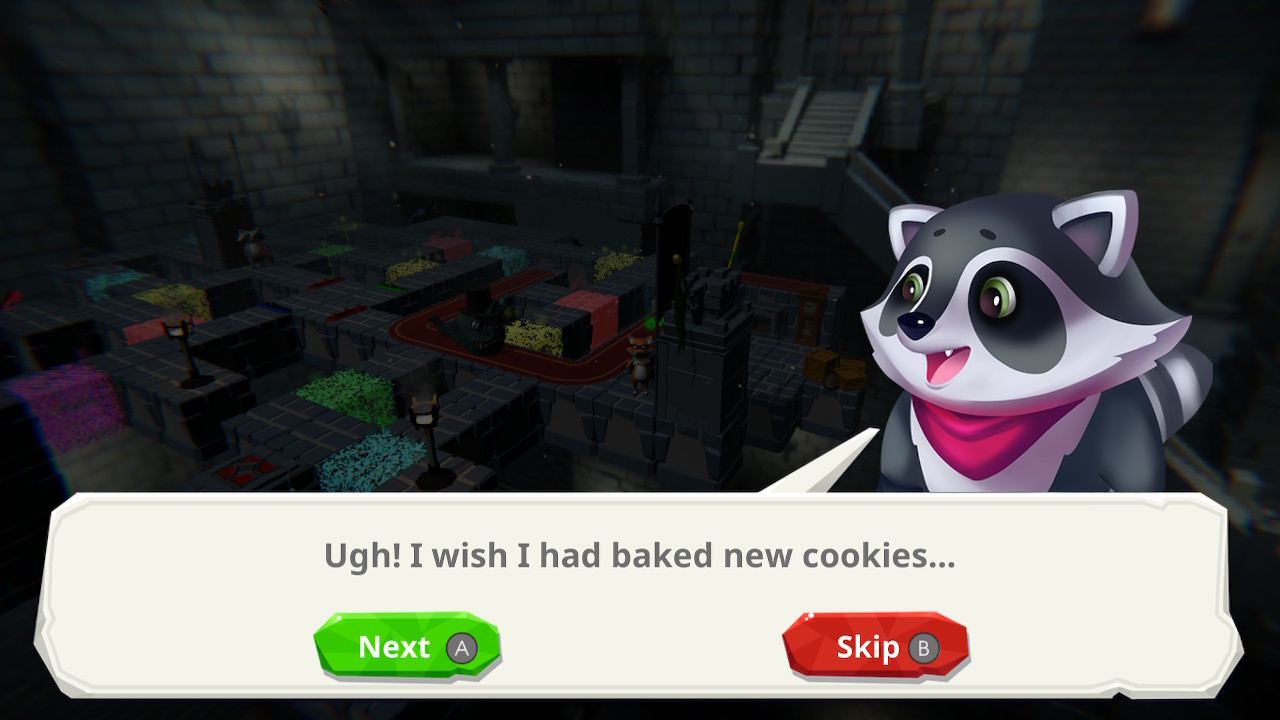
Task: Click the red diamond switch tile up front
Action: (x=243, y=468)
